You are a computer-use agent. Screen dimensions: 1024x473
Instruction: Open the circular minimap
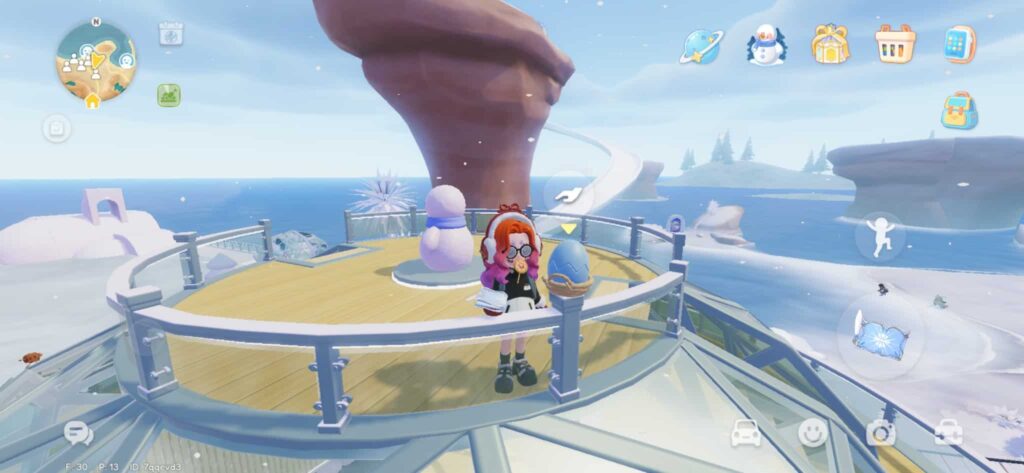click(x=95, y=58)
